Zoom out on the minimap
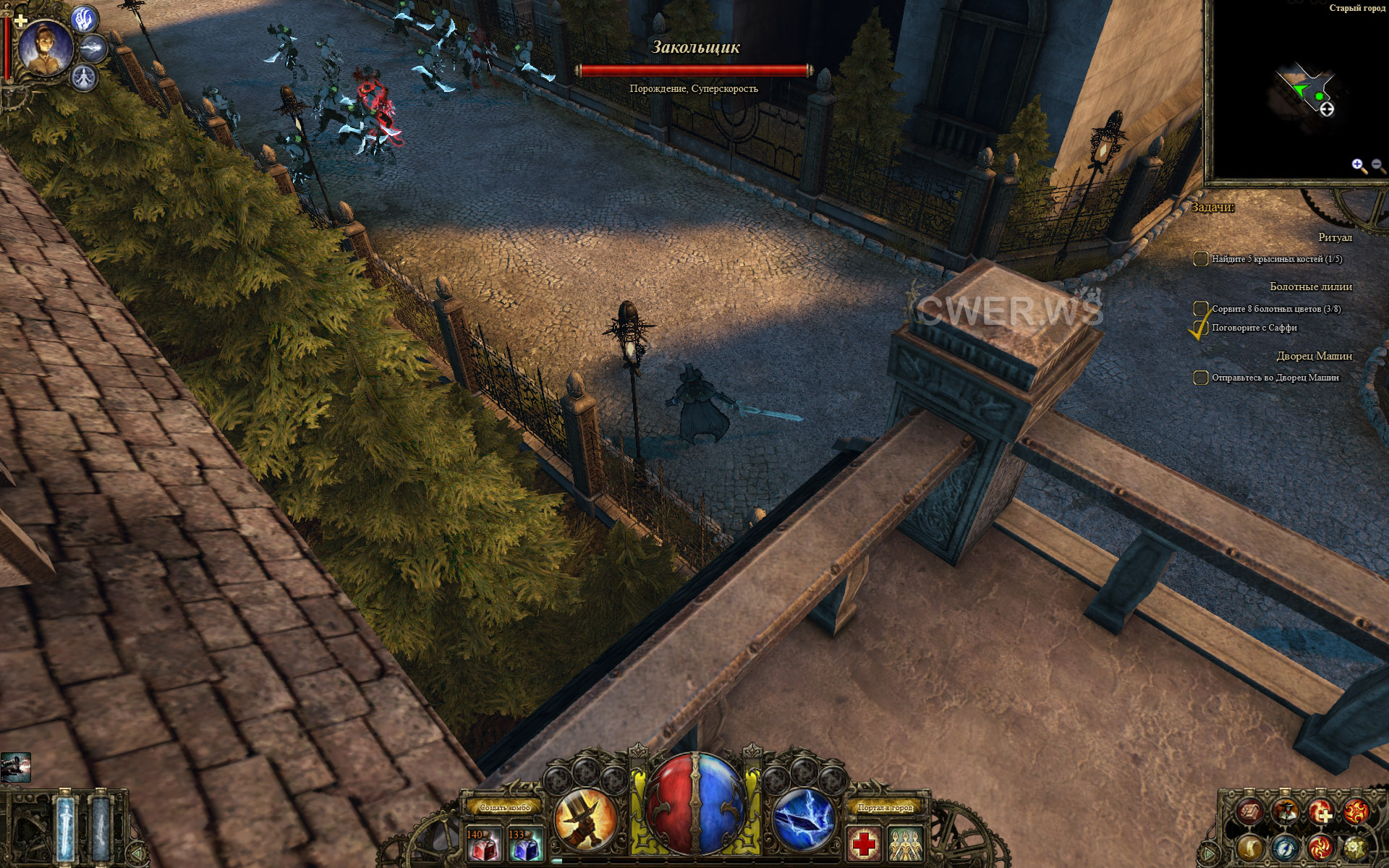 coord(1377,166)
